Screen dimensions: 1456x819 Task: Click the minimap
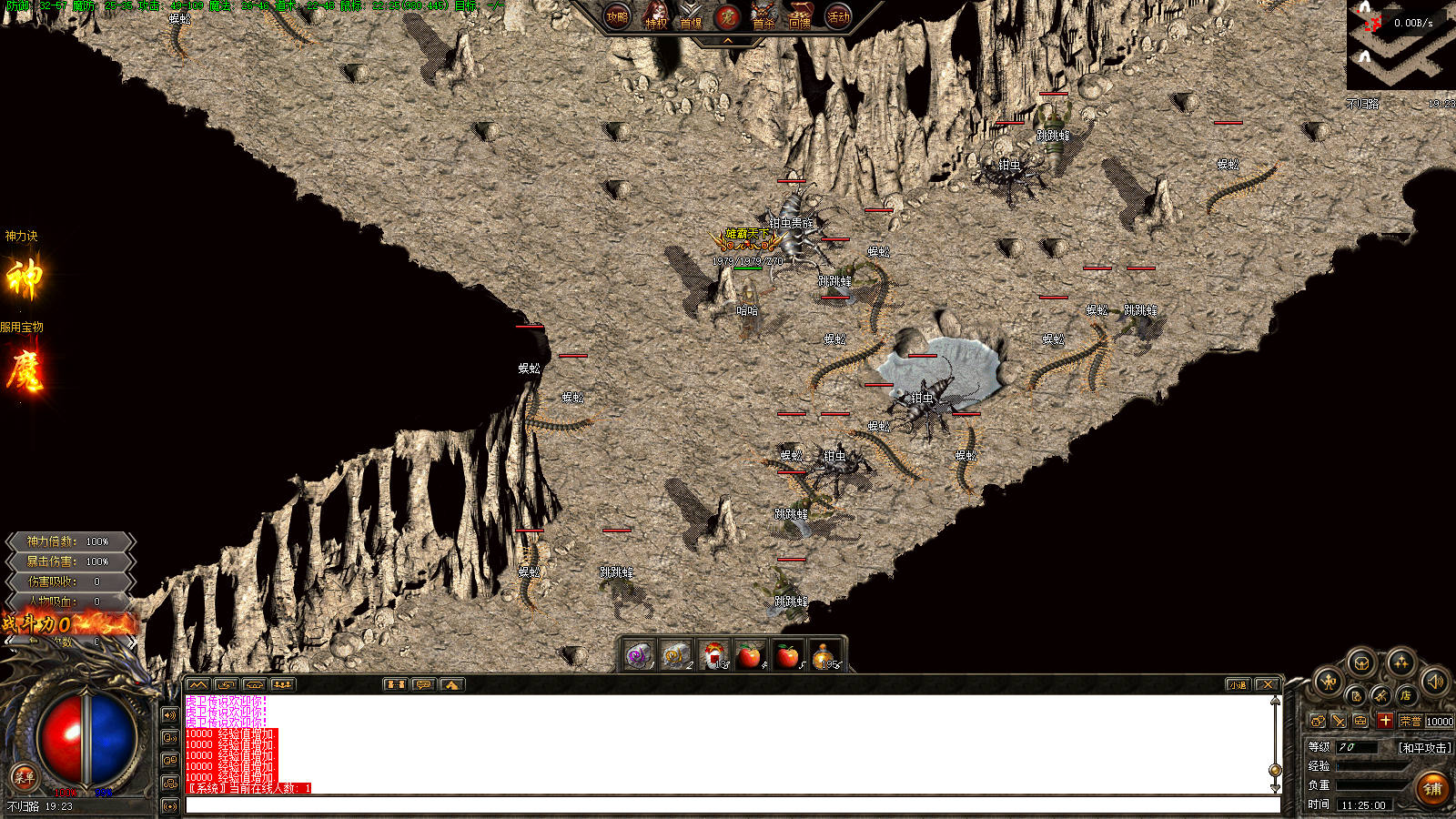coord(1400,45)
